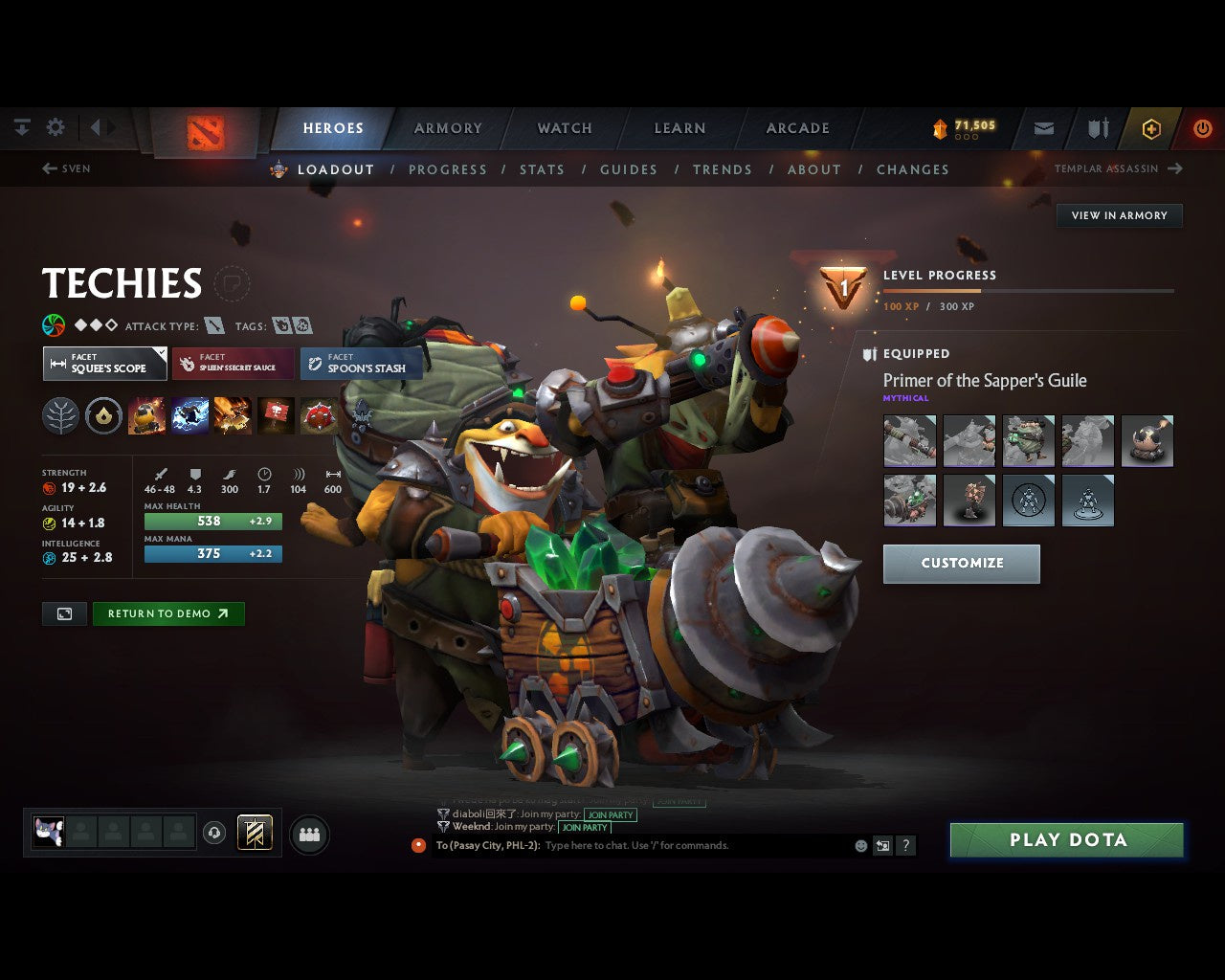Click the Customize button
This screenshot has height=980, width=1225.
pyautogui.click(x=961, y=564)
